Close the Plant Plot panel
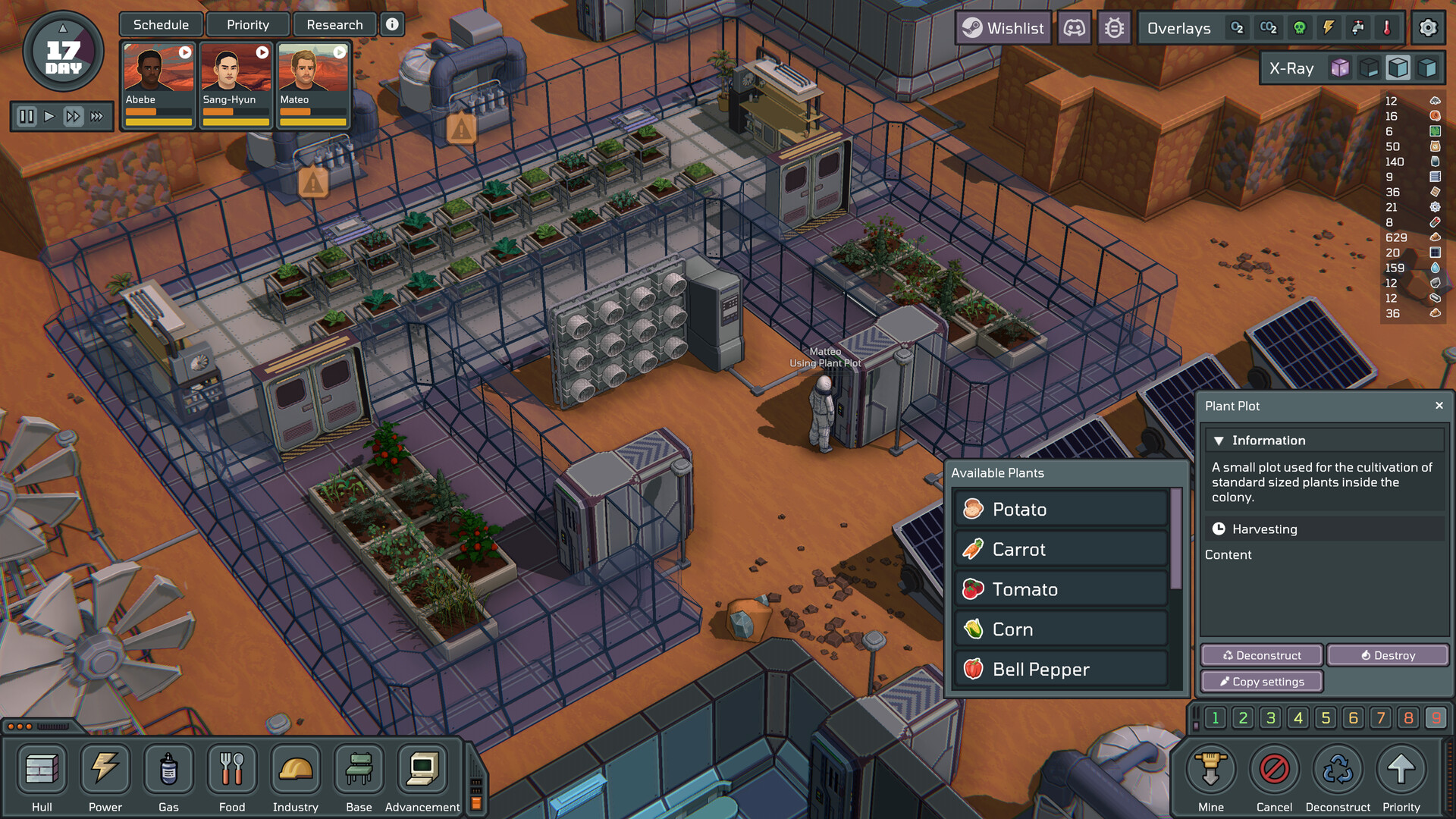 pyautogui.click(x=1439, y=406)
